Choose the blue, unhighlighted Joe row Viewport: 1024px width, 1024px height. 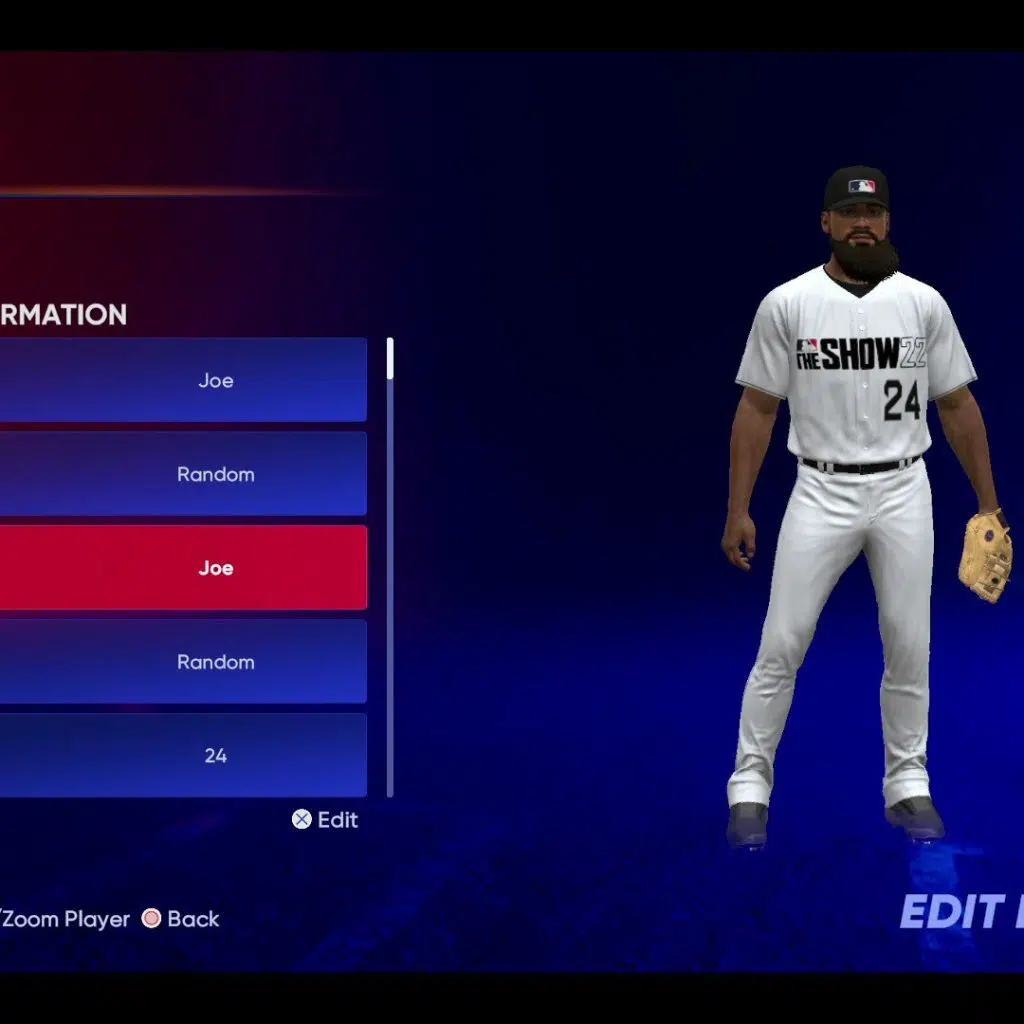(x=183, y=380)
